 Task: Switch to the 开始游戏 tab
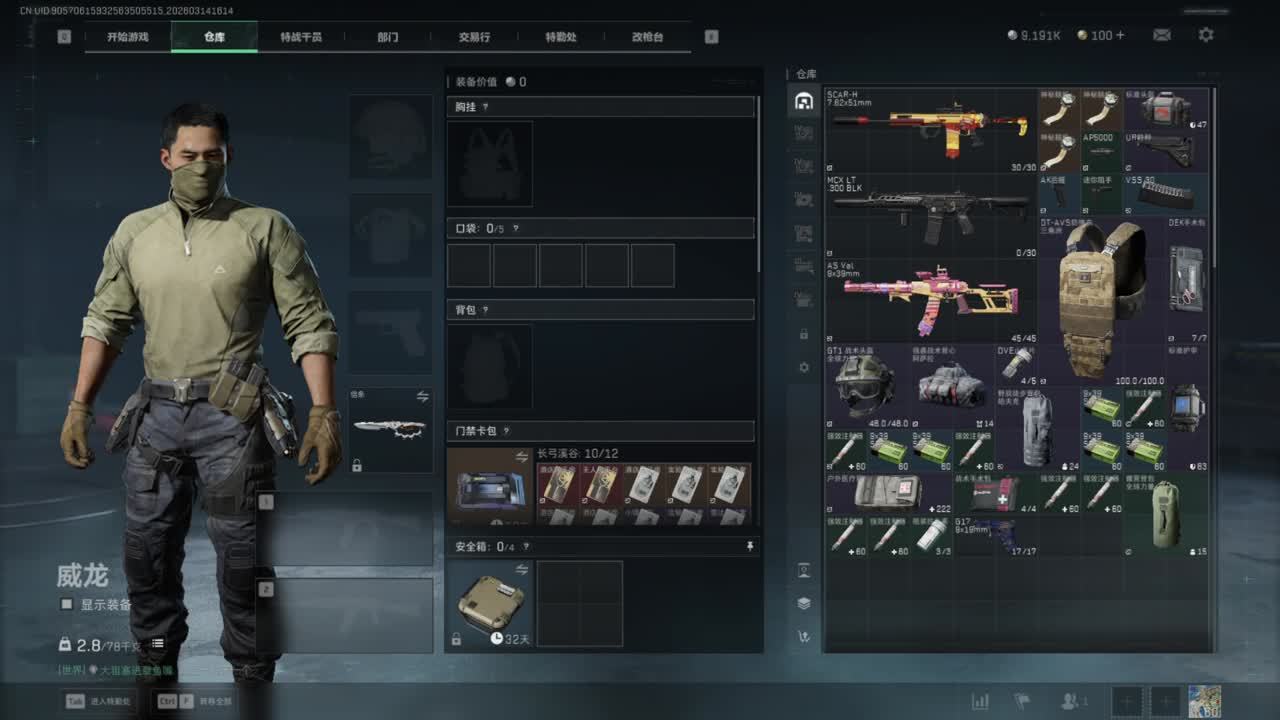128,37
